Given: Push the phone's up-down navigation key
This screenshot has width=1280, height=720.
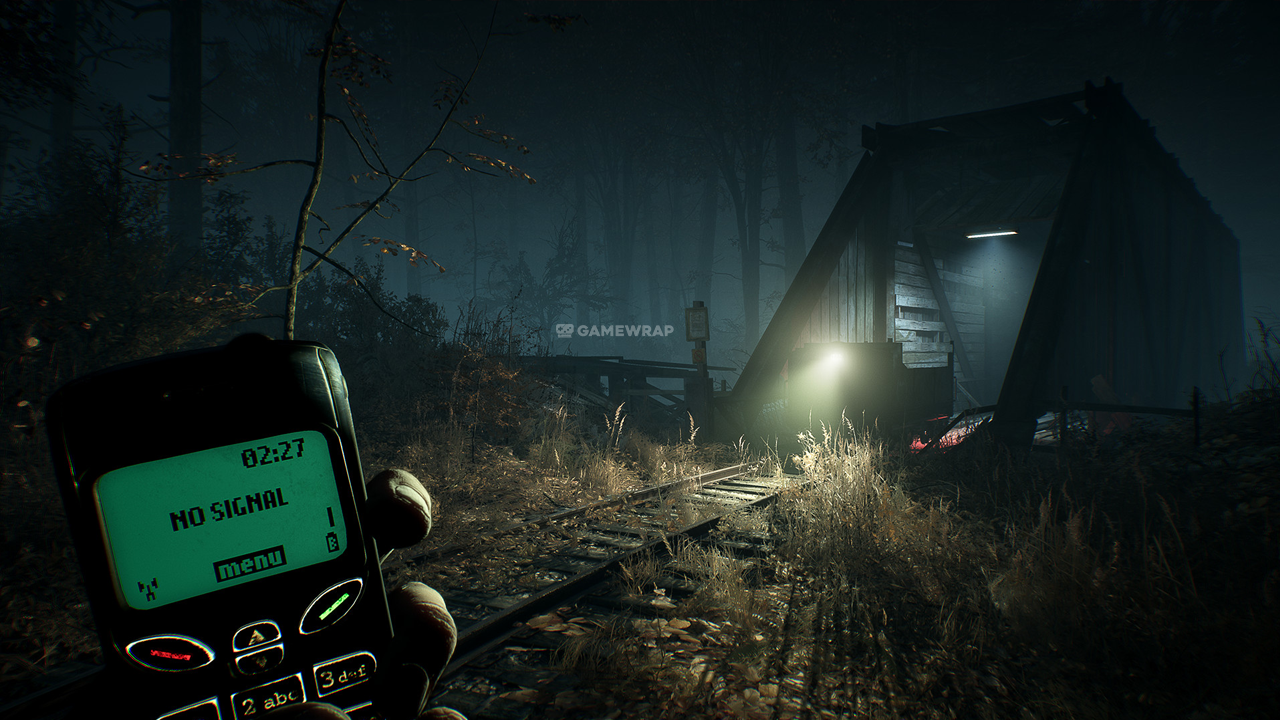Looking at the screenshot, I should point(258,645).
